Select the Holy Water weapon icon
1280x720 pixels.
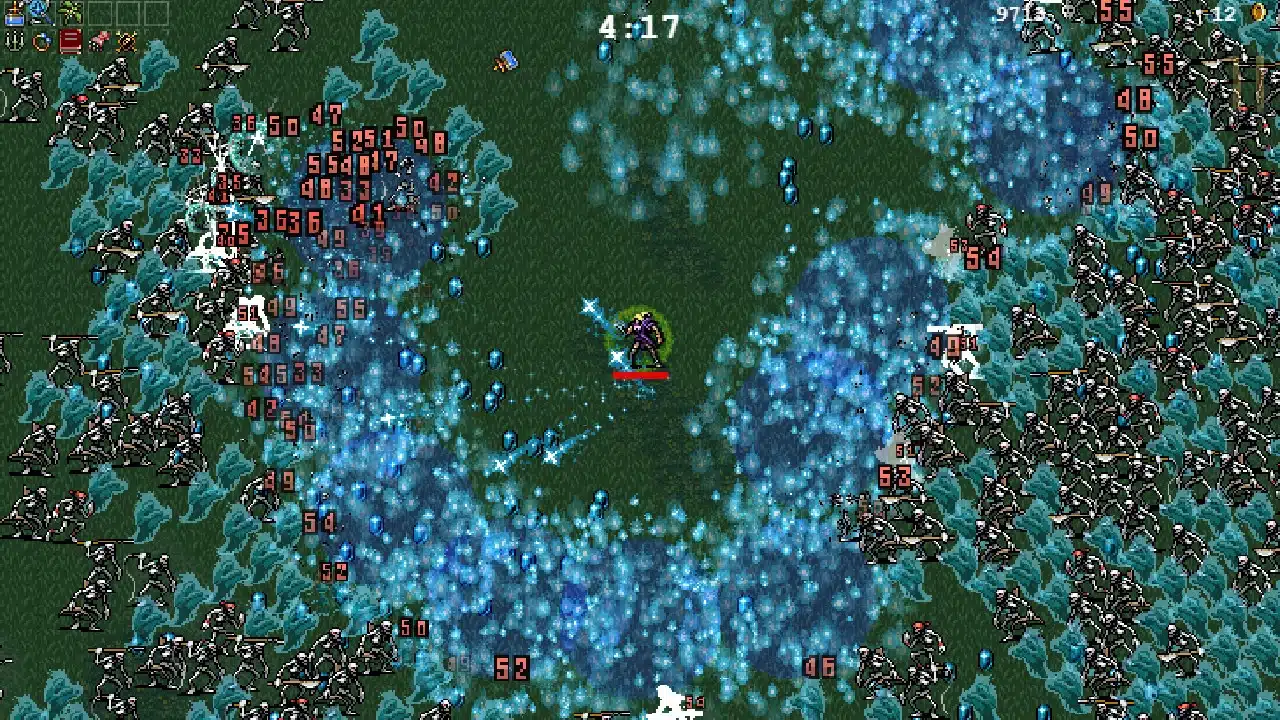point(15,12)
